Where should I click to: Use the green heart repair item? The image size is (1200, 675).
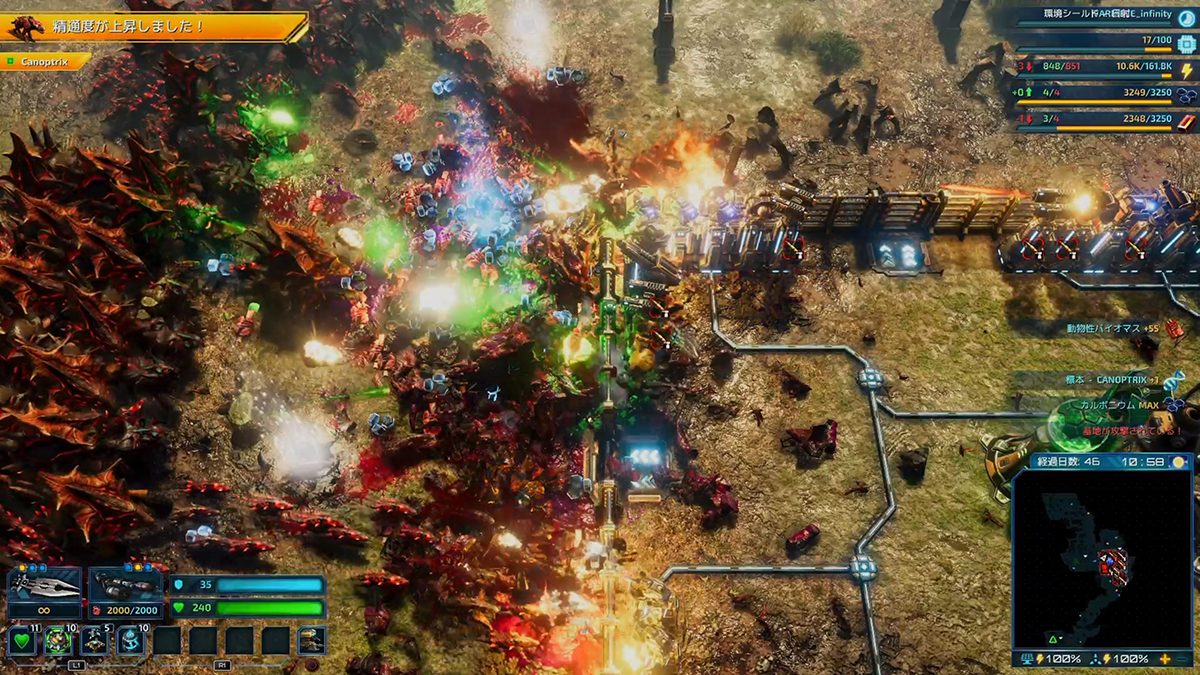point(22,640)
